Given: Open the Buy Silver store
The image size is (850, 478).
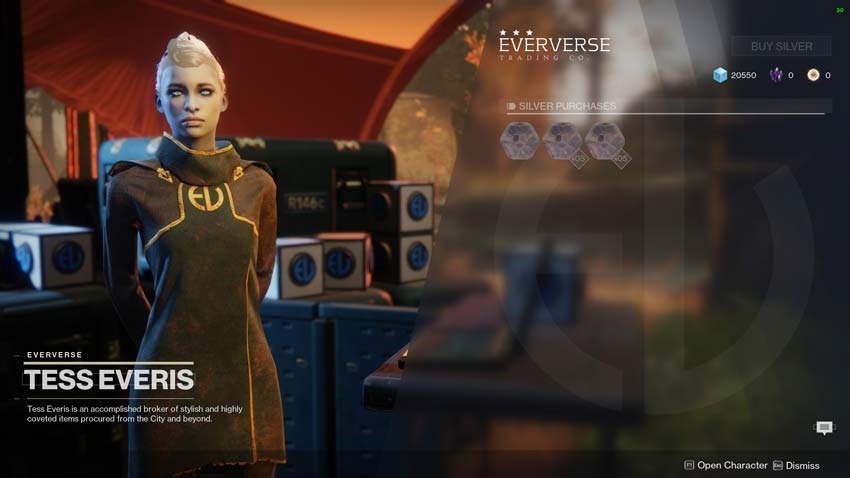Looking at the screenshot, I should point(781,46).
